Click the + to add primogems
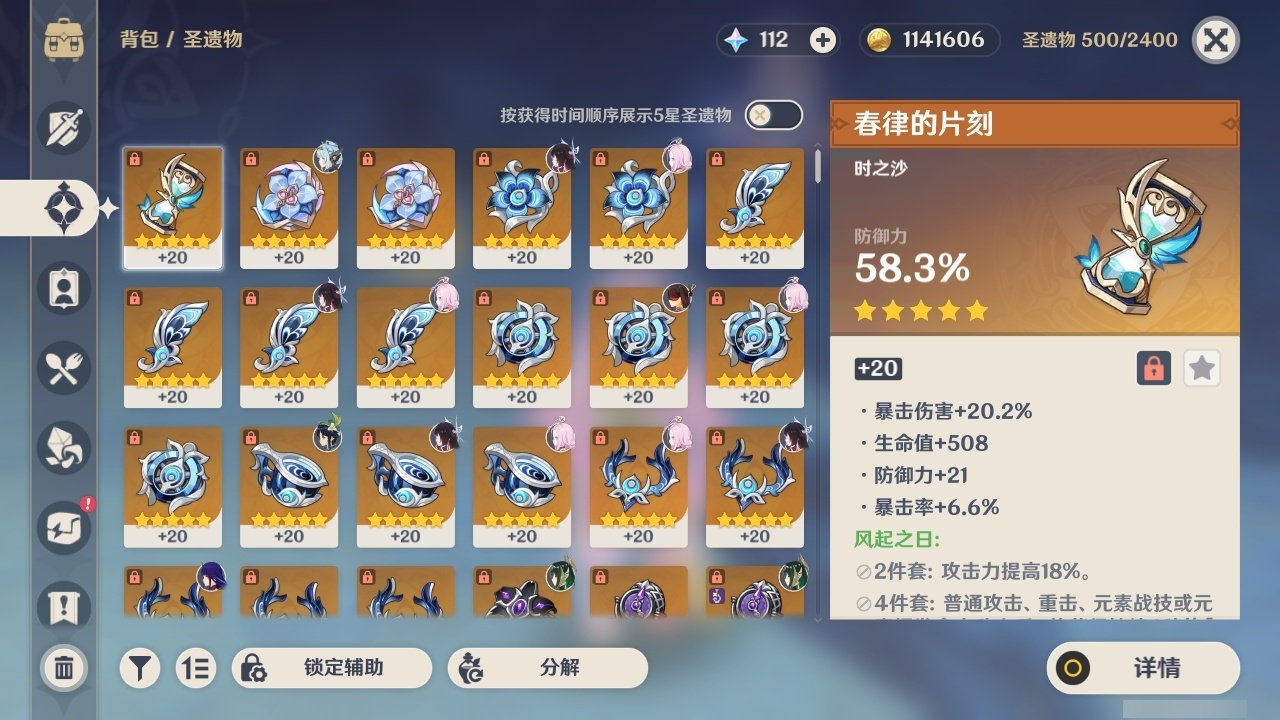1280x720 pixels. click(822, 40)
